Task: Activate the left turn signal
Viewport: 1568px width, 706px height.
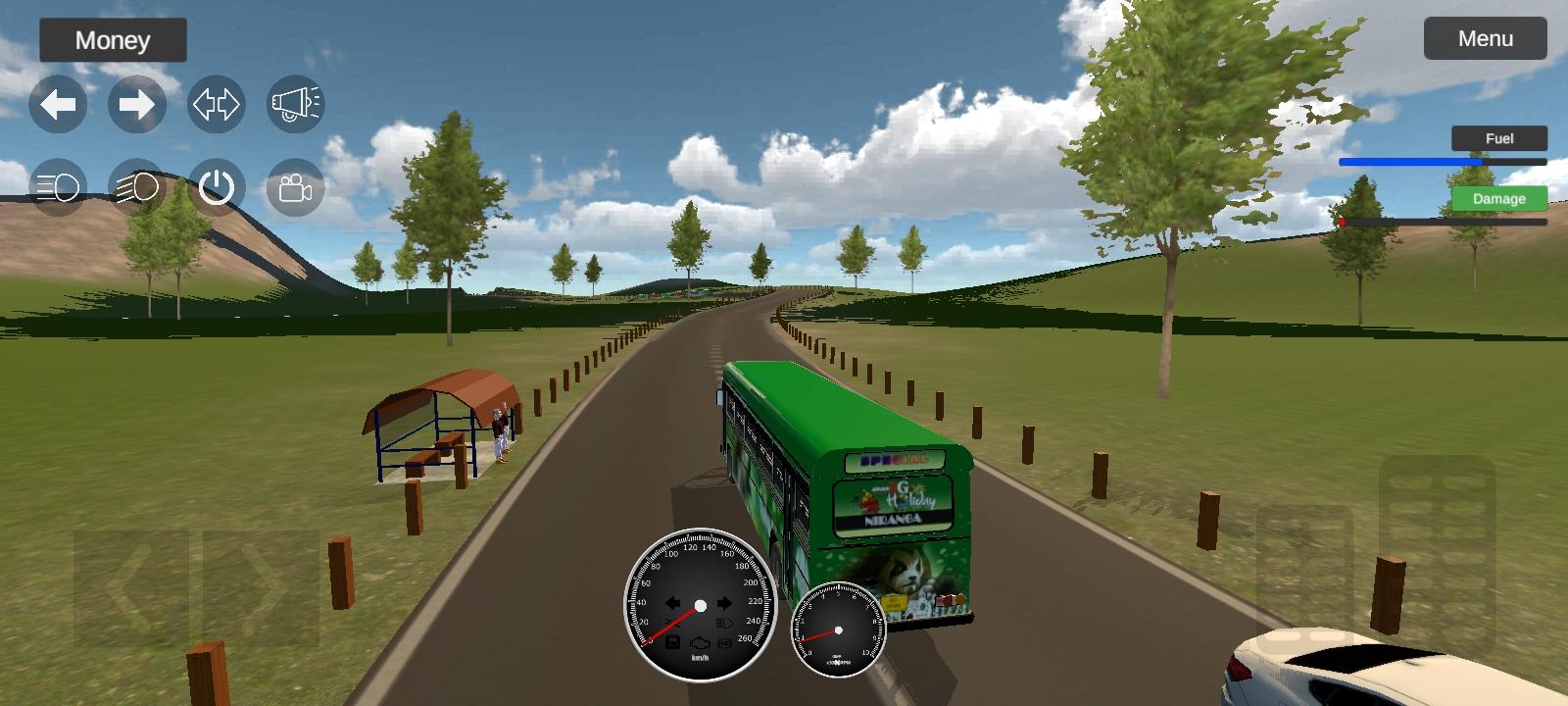Action: pyautogui.click(x=59, y=103)
